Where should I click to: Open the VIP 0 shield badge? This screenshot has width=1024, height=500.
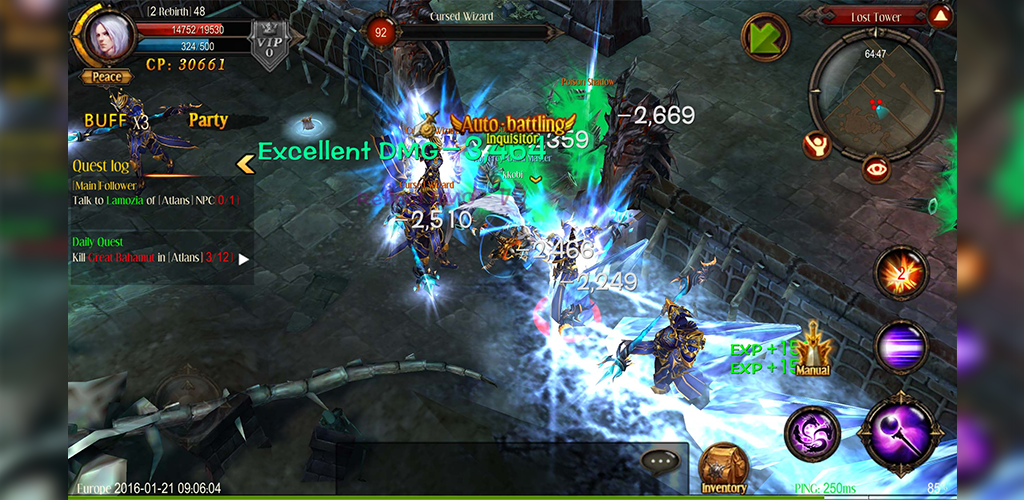(263, 47)
